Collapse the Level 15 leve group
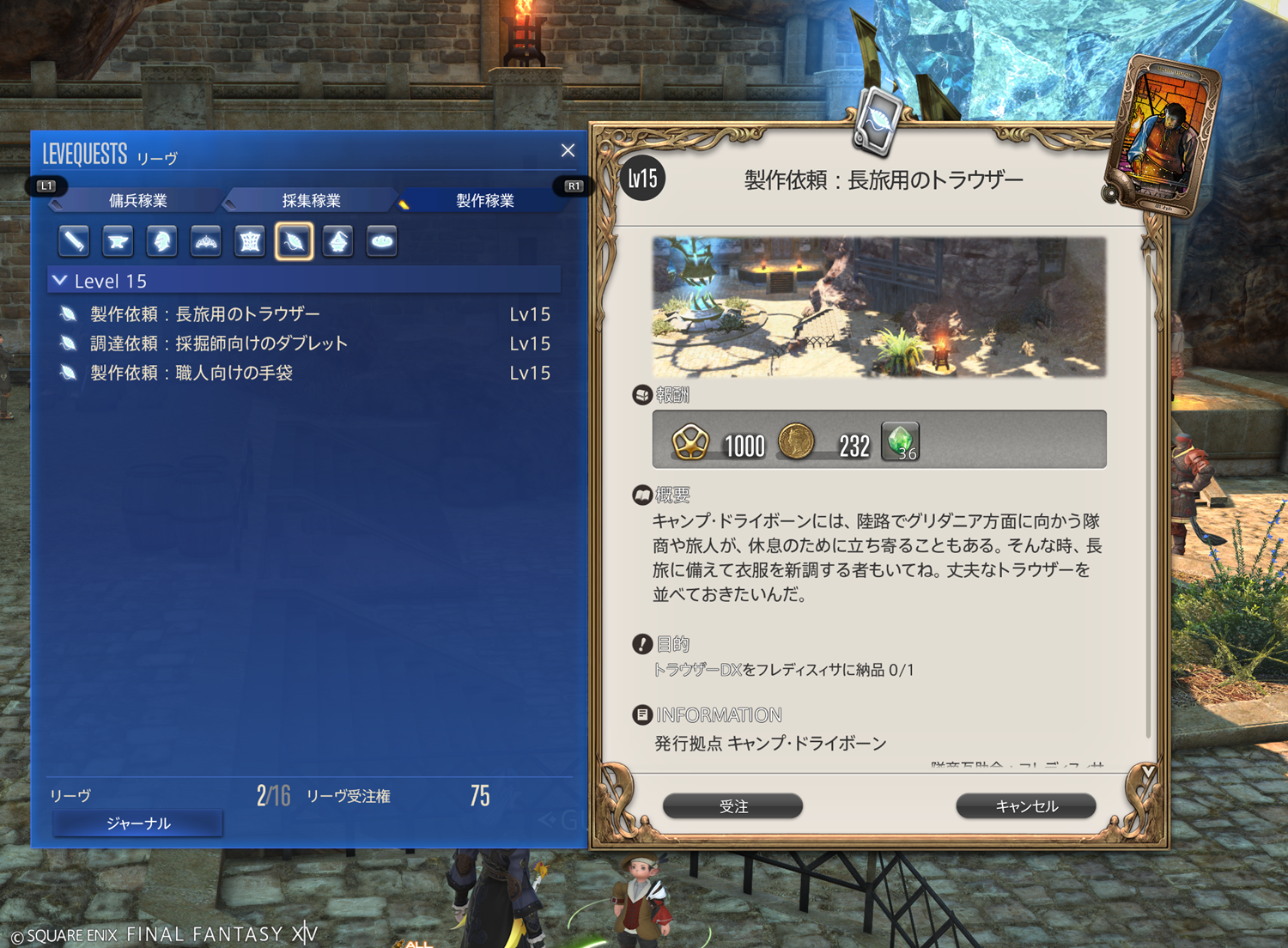 60,281
